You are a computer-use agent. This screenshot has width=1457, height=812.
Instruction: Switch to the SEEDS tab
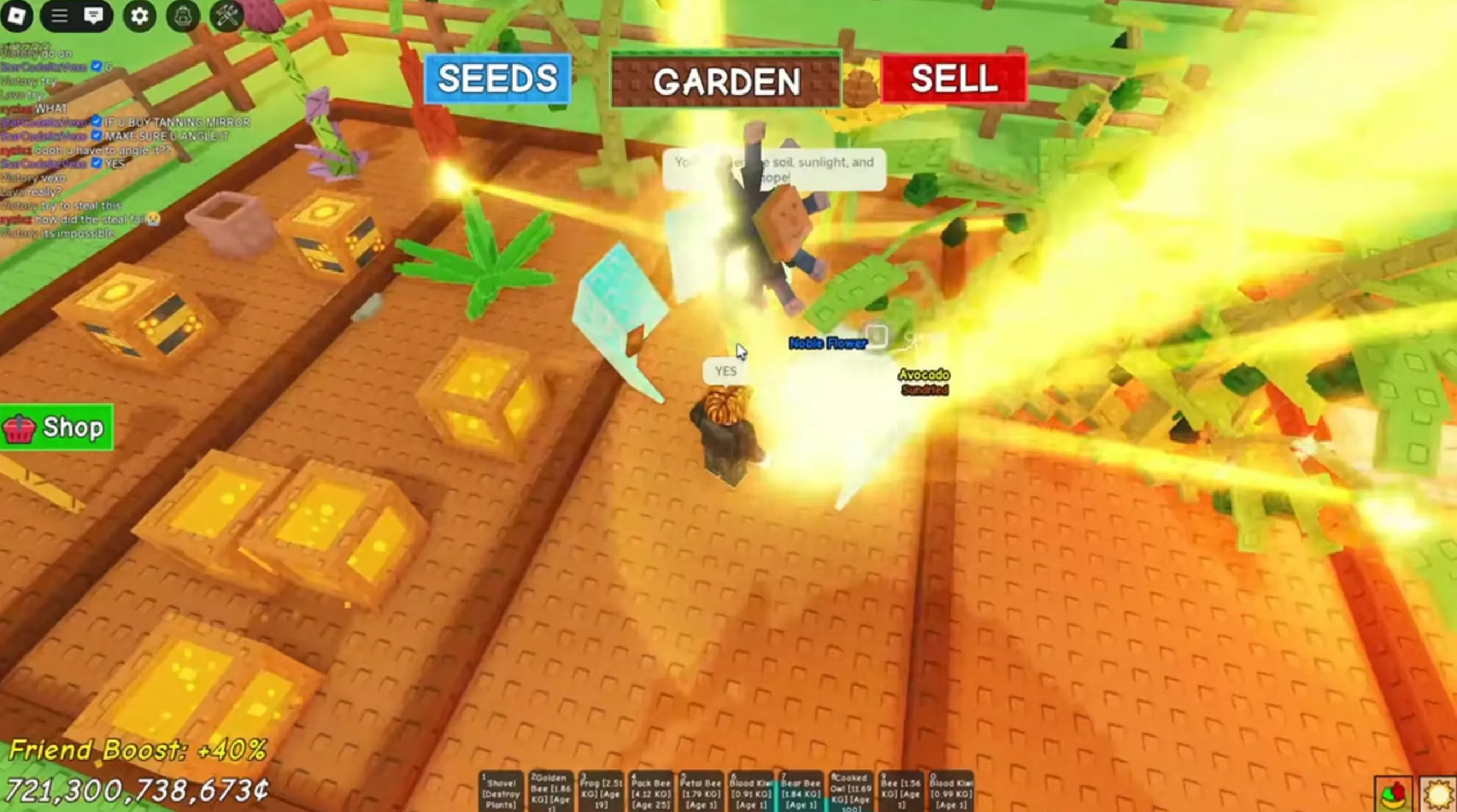pyautogui.click(x=497, y=80)
